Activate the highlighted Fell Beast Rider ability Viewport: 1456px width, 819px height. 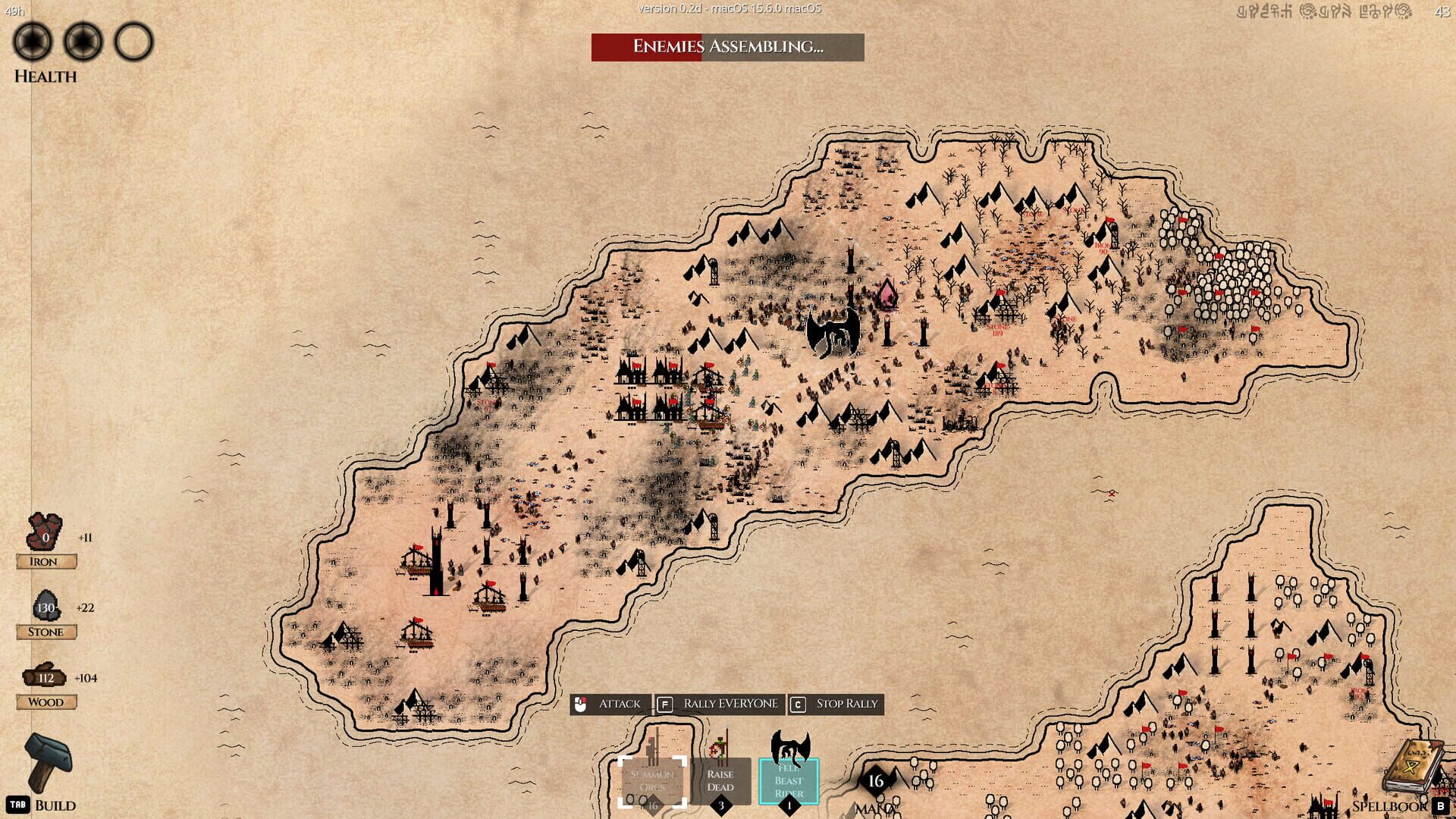click(789, 780)
